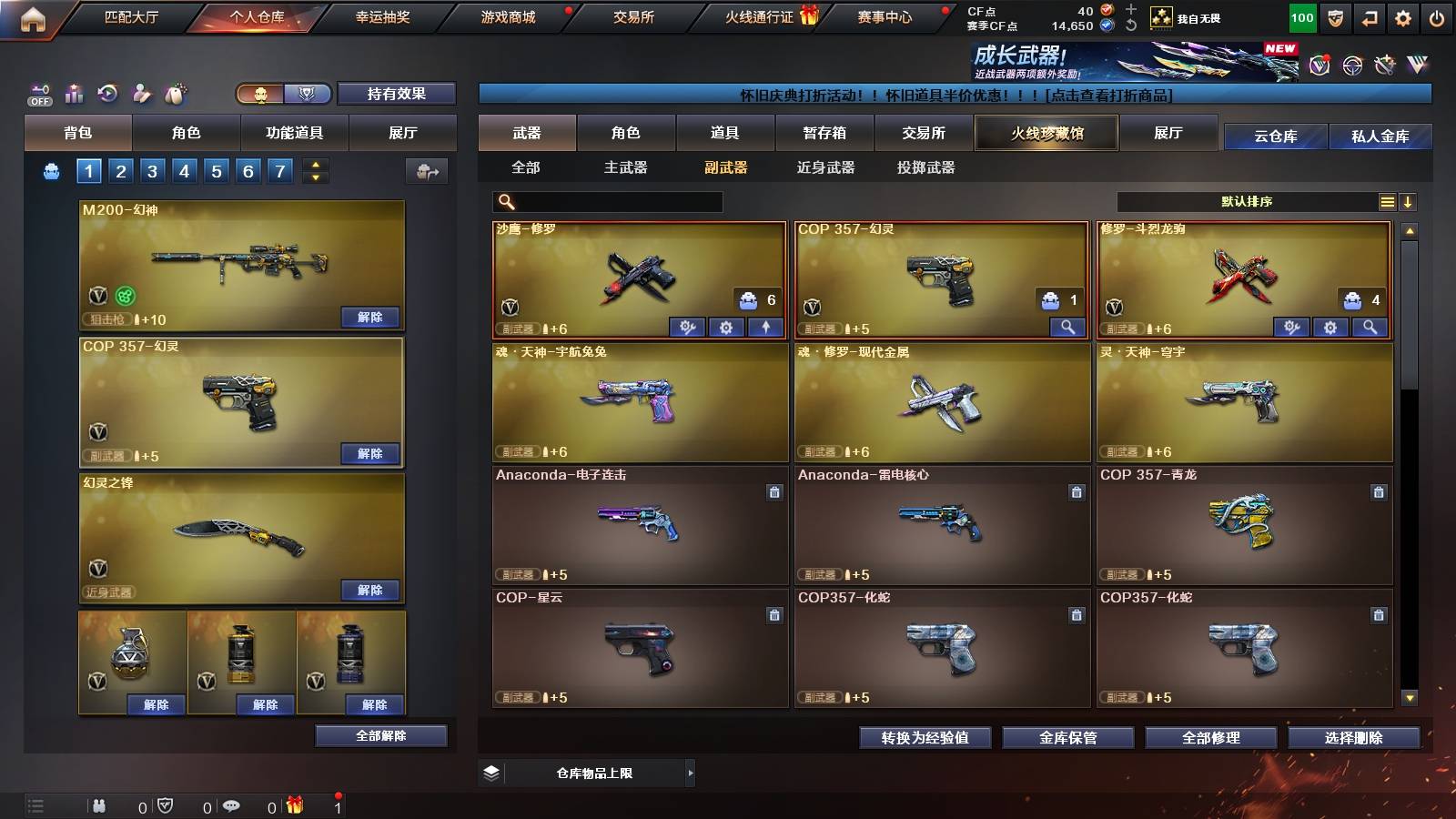
Task: Select the search magnifier on 修罗-斗烈龙驹 card
Action: pyautogui.click(x=1368, y=326)
